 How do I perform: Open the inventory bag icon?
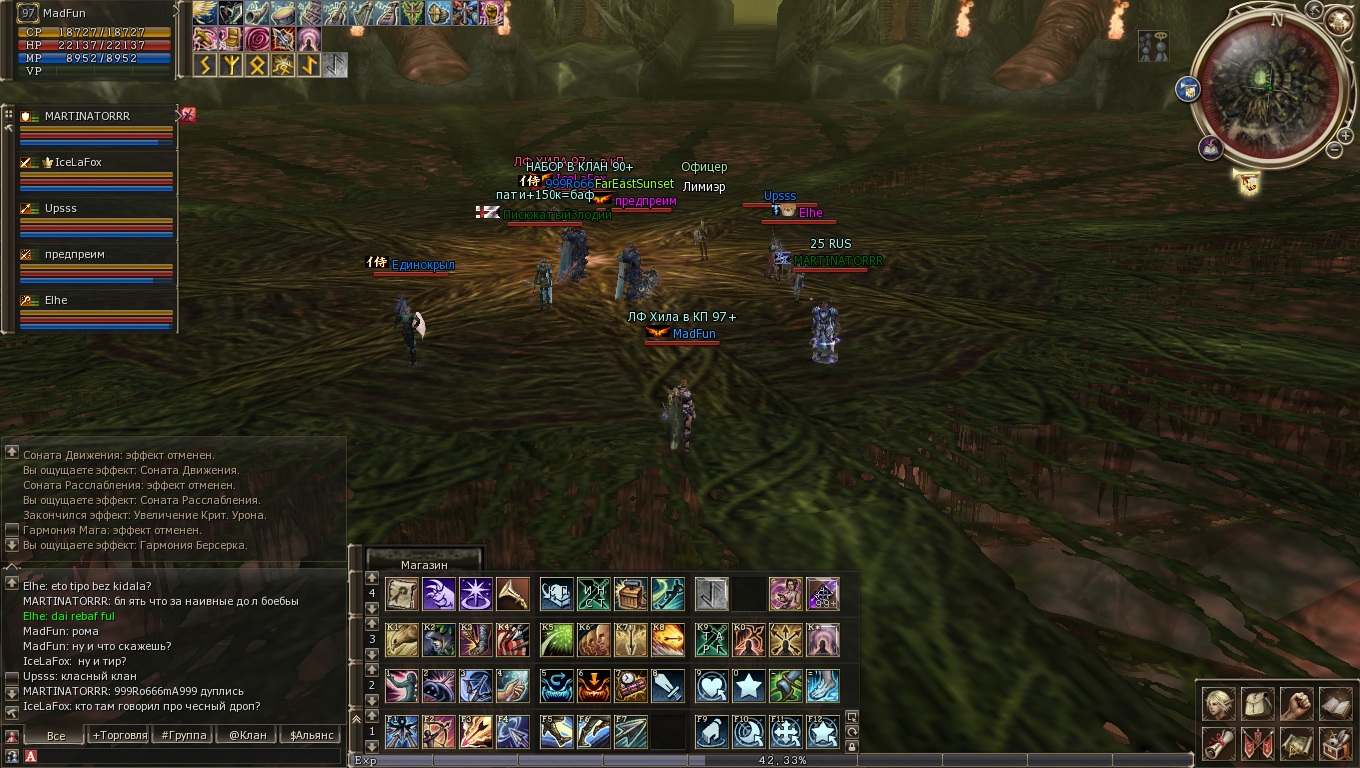(1256, 704)
